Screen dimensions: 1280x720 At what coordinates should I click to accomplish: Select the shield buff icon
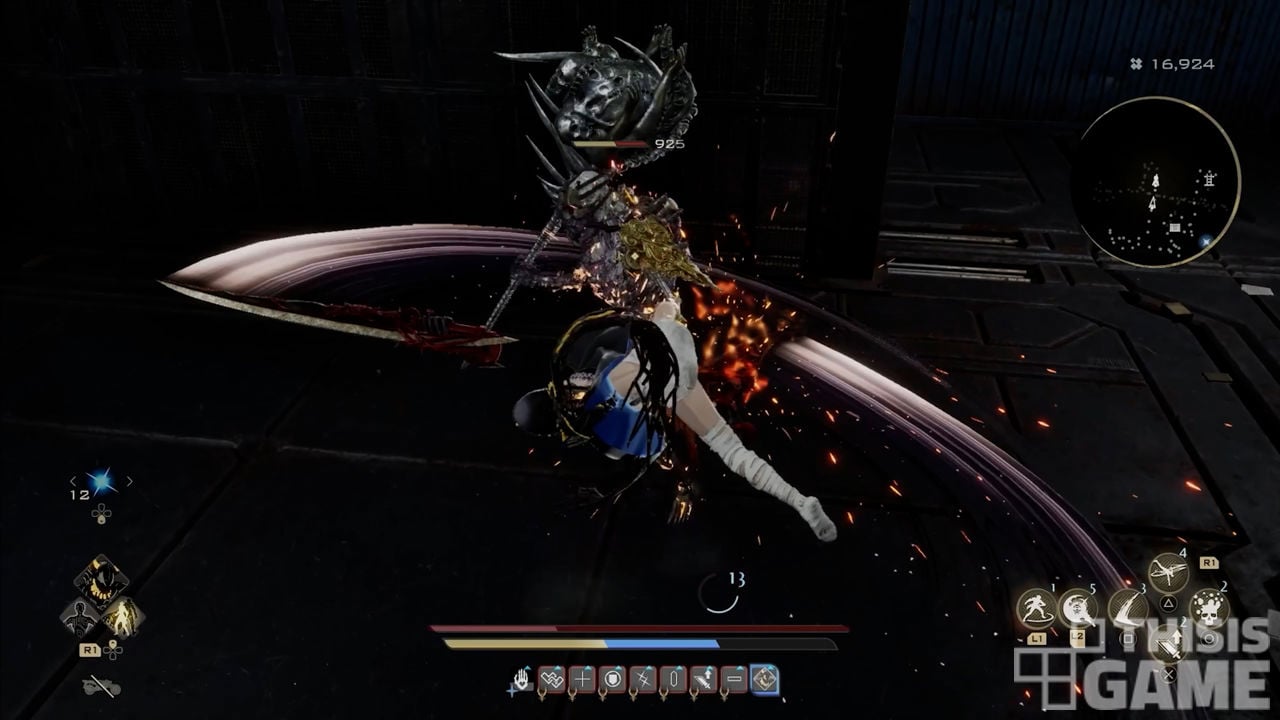coord(614,680)
